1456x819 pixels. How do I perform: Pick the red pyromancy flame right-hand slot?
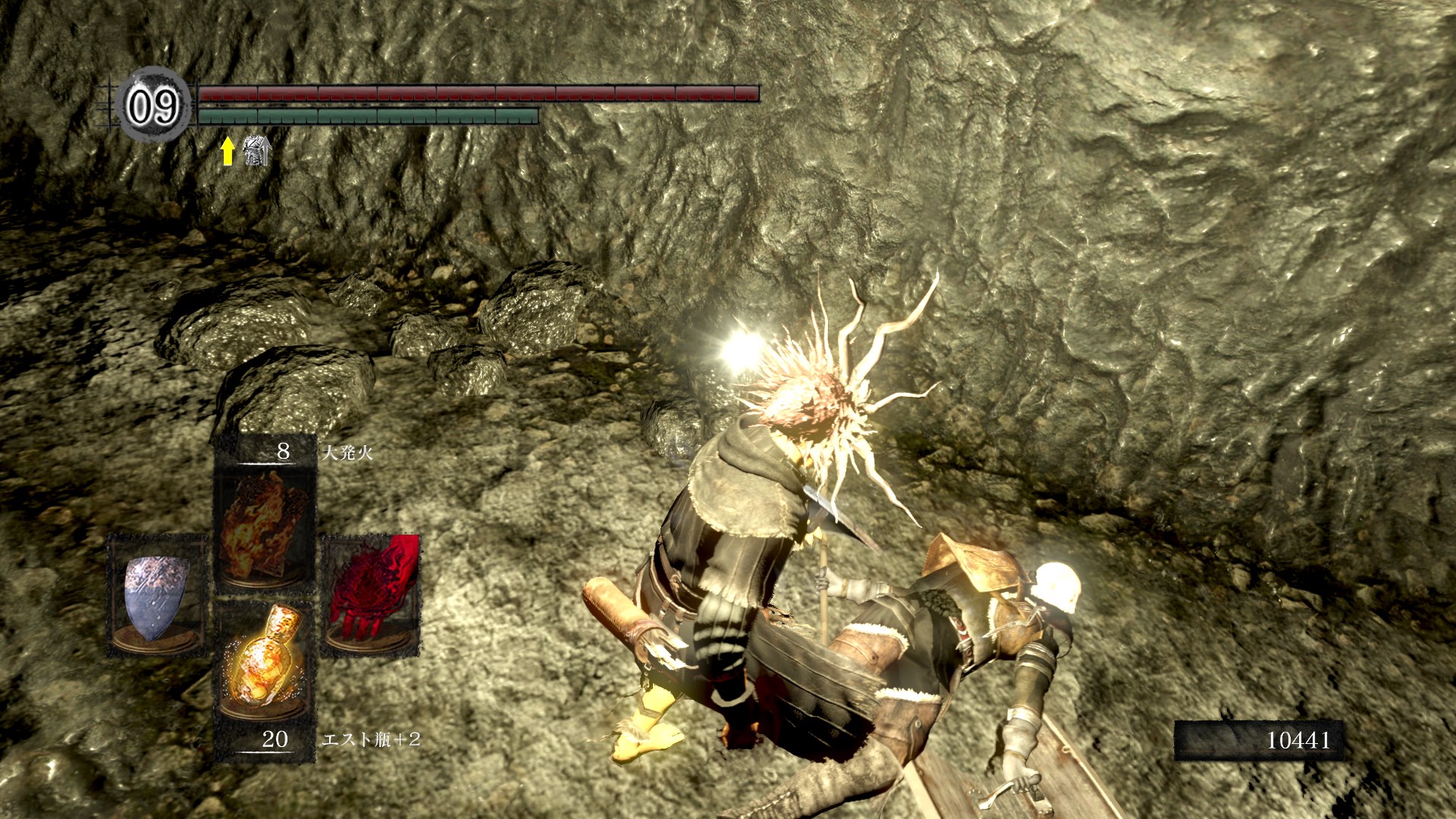(371, 595)
